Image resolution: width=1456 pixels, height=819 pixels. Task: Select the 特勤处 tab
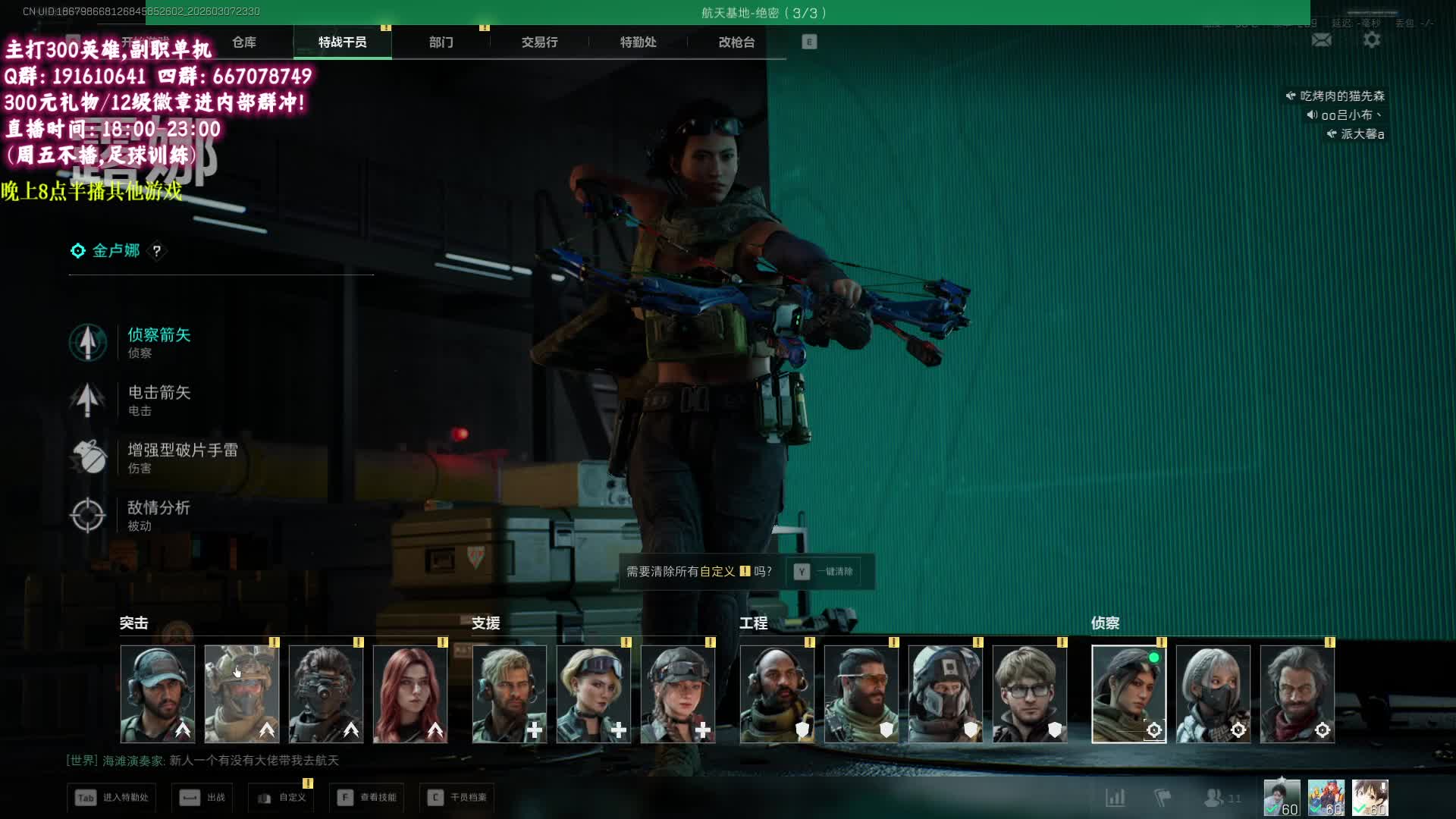pyautogui.click(x=638, y=42)
